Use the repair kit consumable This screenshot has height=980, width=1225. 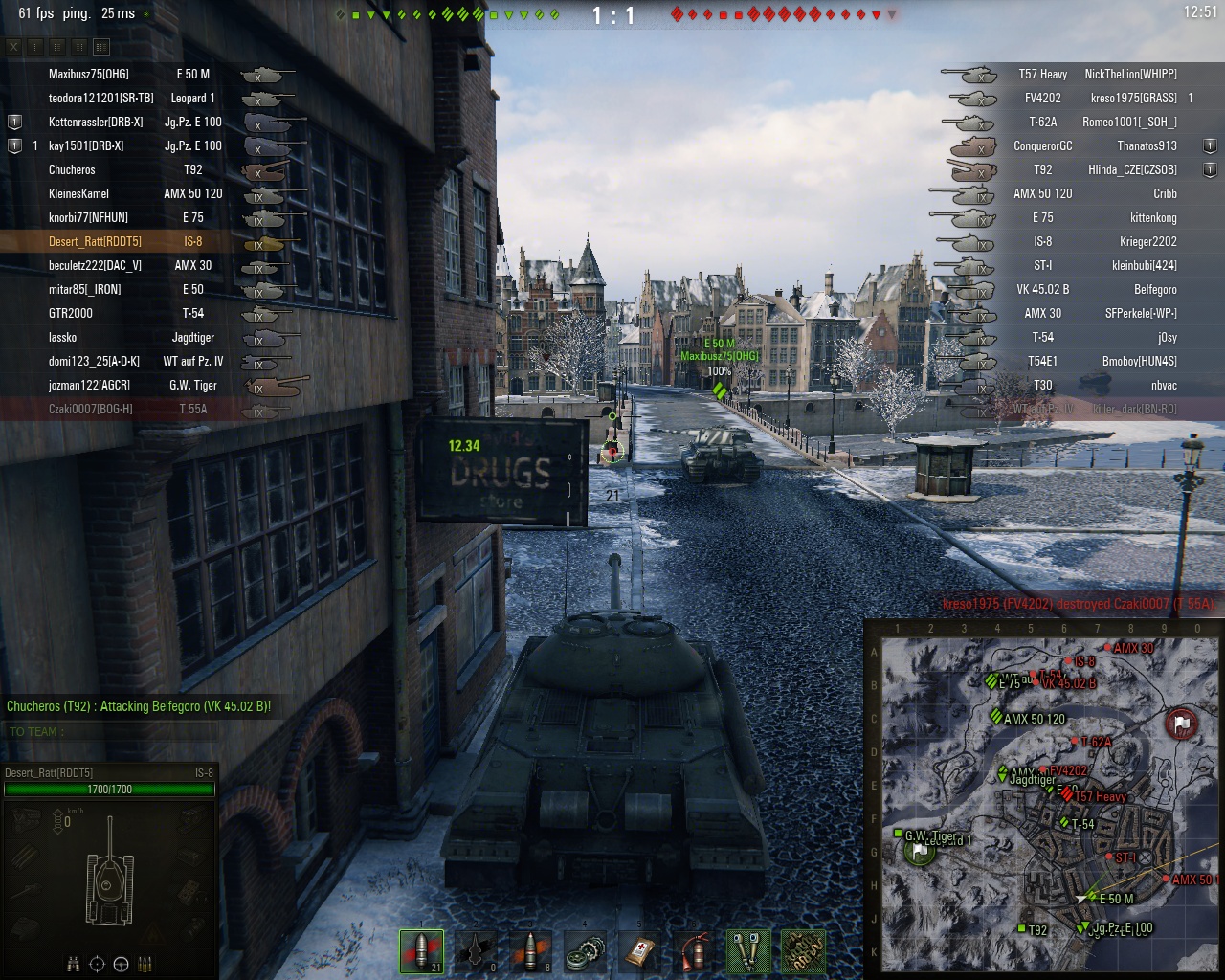pyautogui.click(x=585, y=951)
